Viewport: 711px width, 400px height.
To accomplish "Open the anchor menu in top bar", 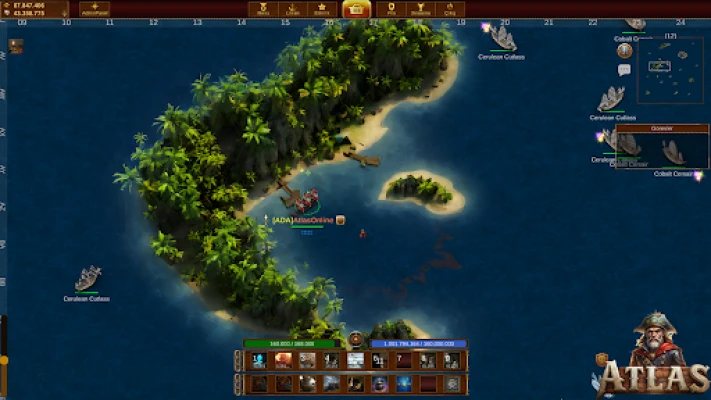I will point(294,10).
